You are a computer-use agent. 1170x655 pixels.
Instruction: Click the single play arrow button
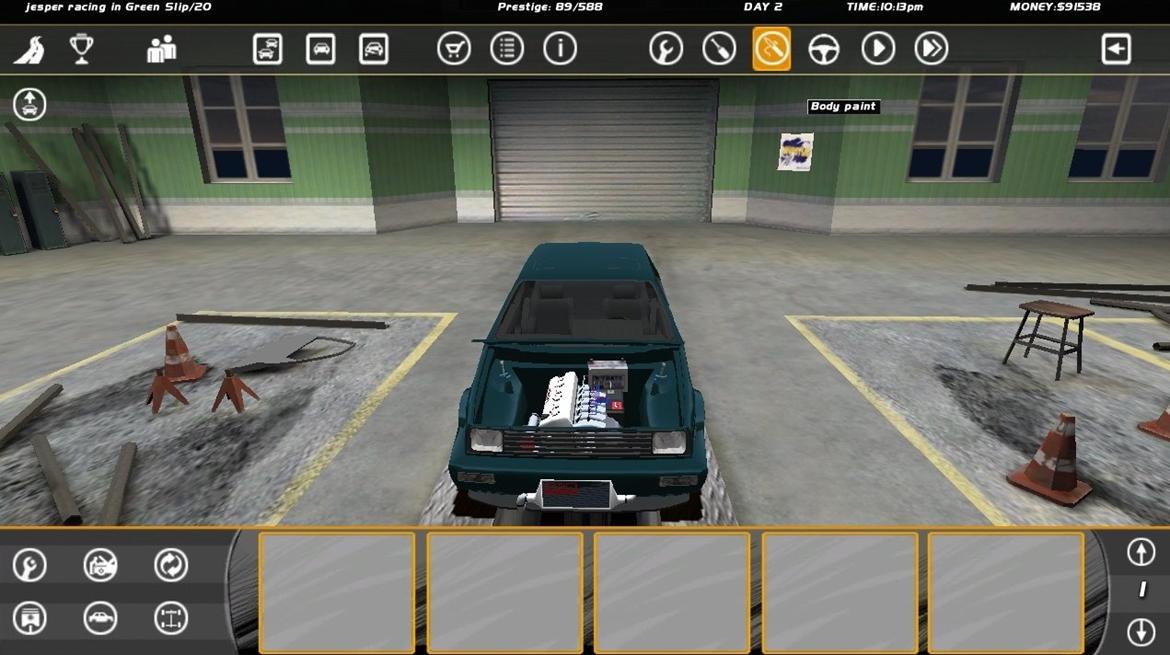(x=878, y=49)
